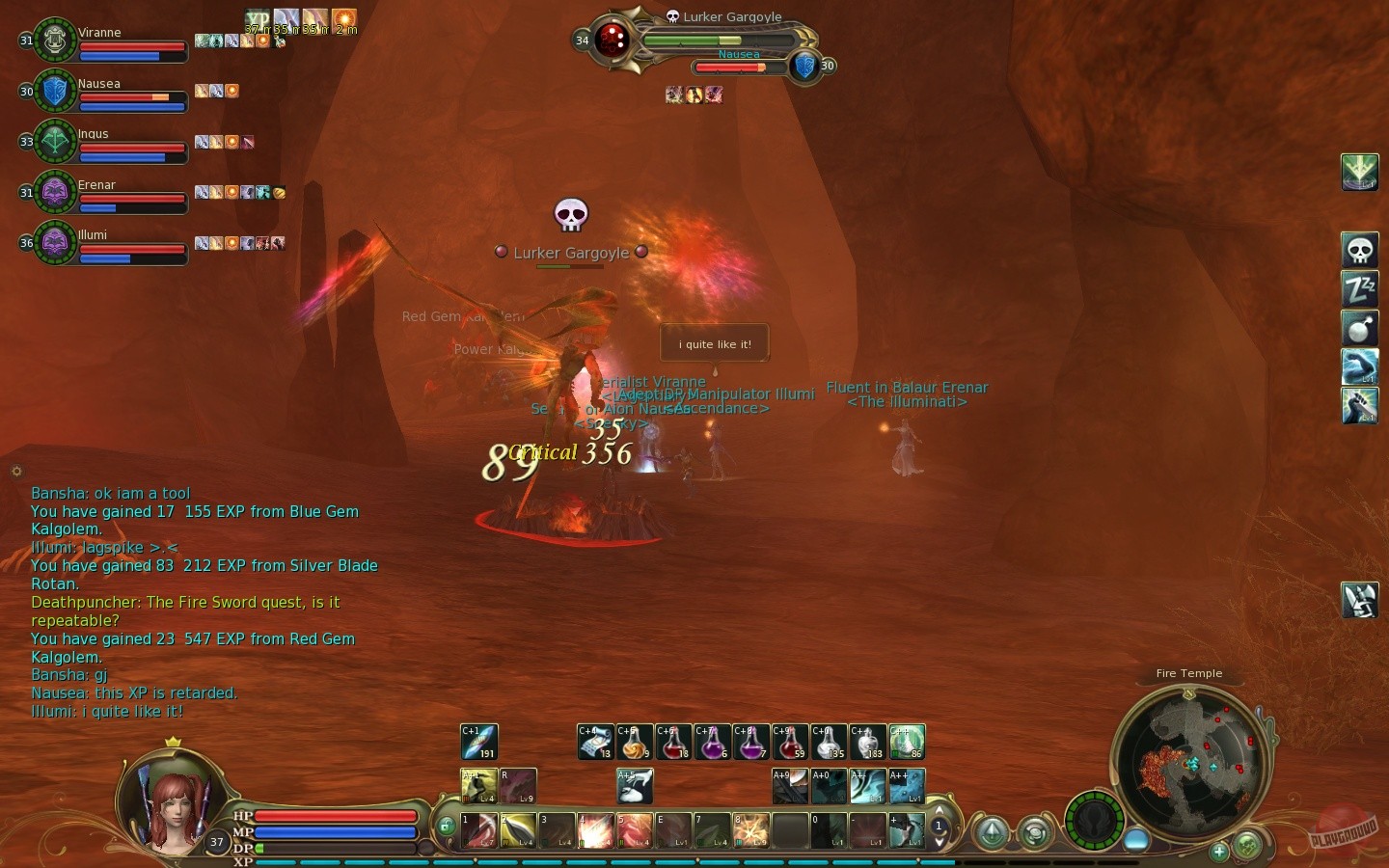This screenshot has height=868, width=1389.
Task: Select party member Viranne's portrait
Action: point(55,41)
